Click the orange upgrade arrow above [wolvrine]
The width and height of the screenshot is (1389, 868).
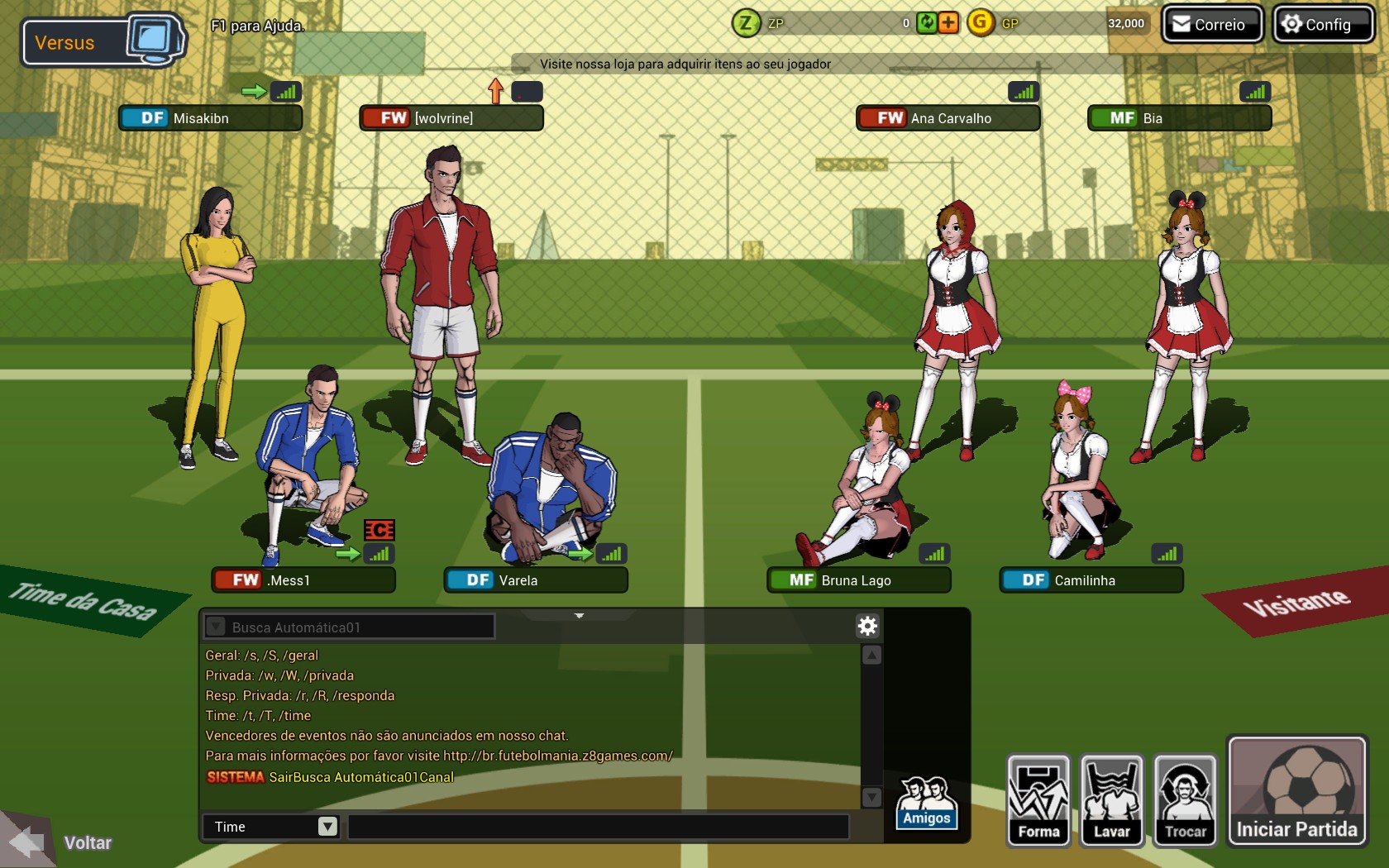[495, 89]
